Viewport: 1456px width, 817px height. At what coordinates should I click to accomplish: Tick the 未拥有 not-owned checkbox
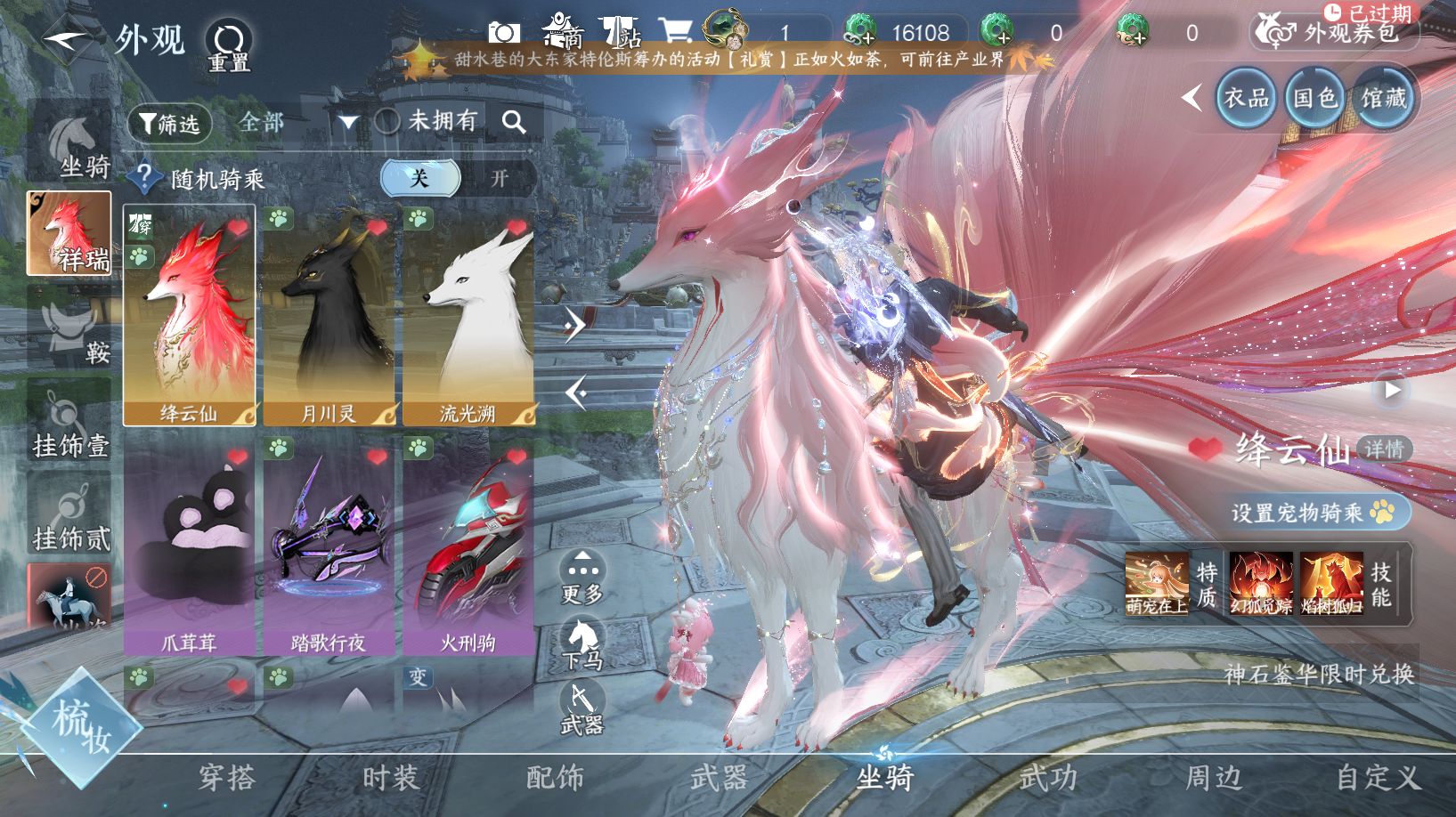[387, 122]
